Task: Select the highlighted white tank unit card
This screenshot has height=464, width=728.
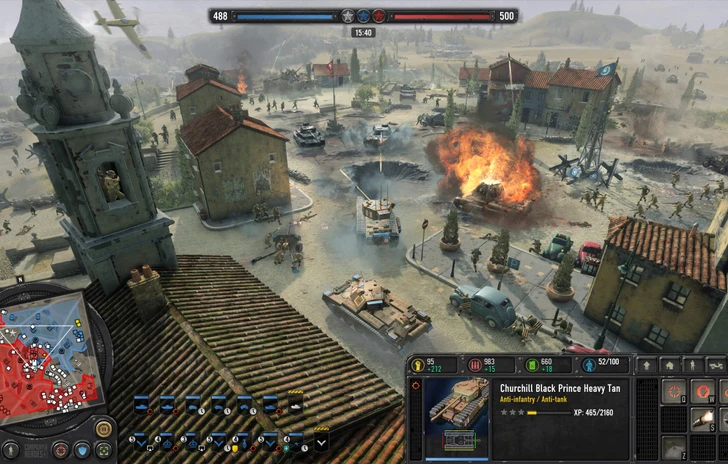Action: [296, 403]
